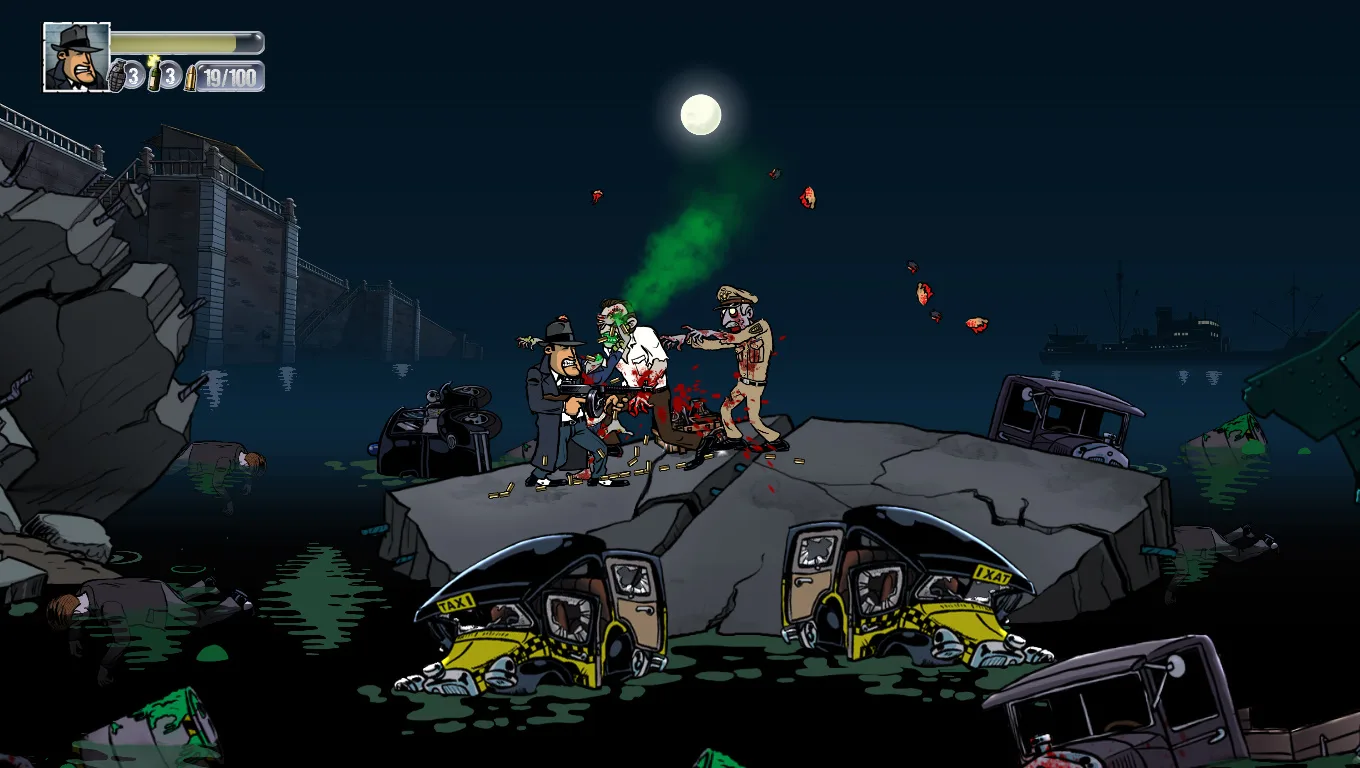Select the Molotov cocktail icon
This screenshot has height=768, width=1360.
154,75
